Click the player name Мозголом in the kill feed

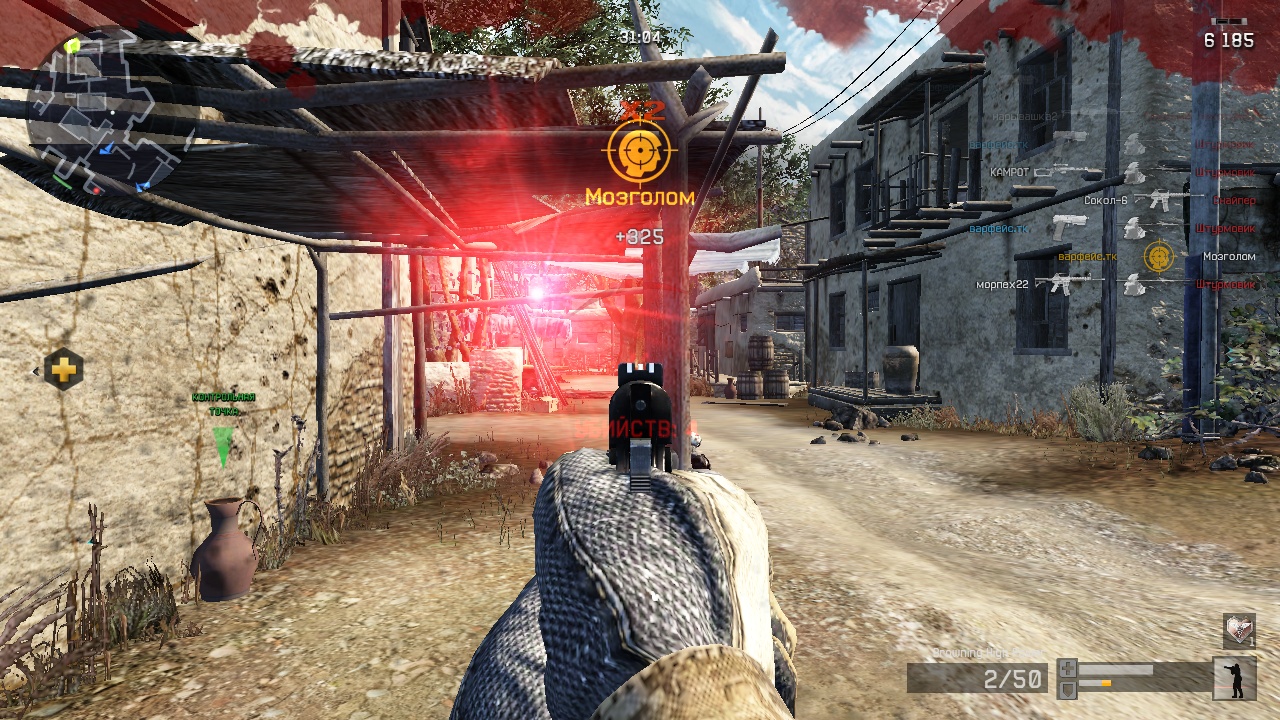click(x=1230, y=256)
